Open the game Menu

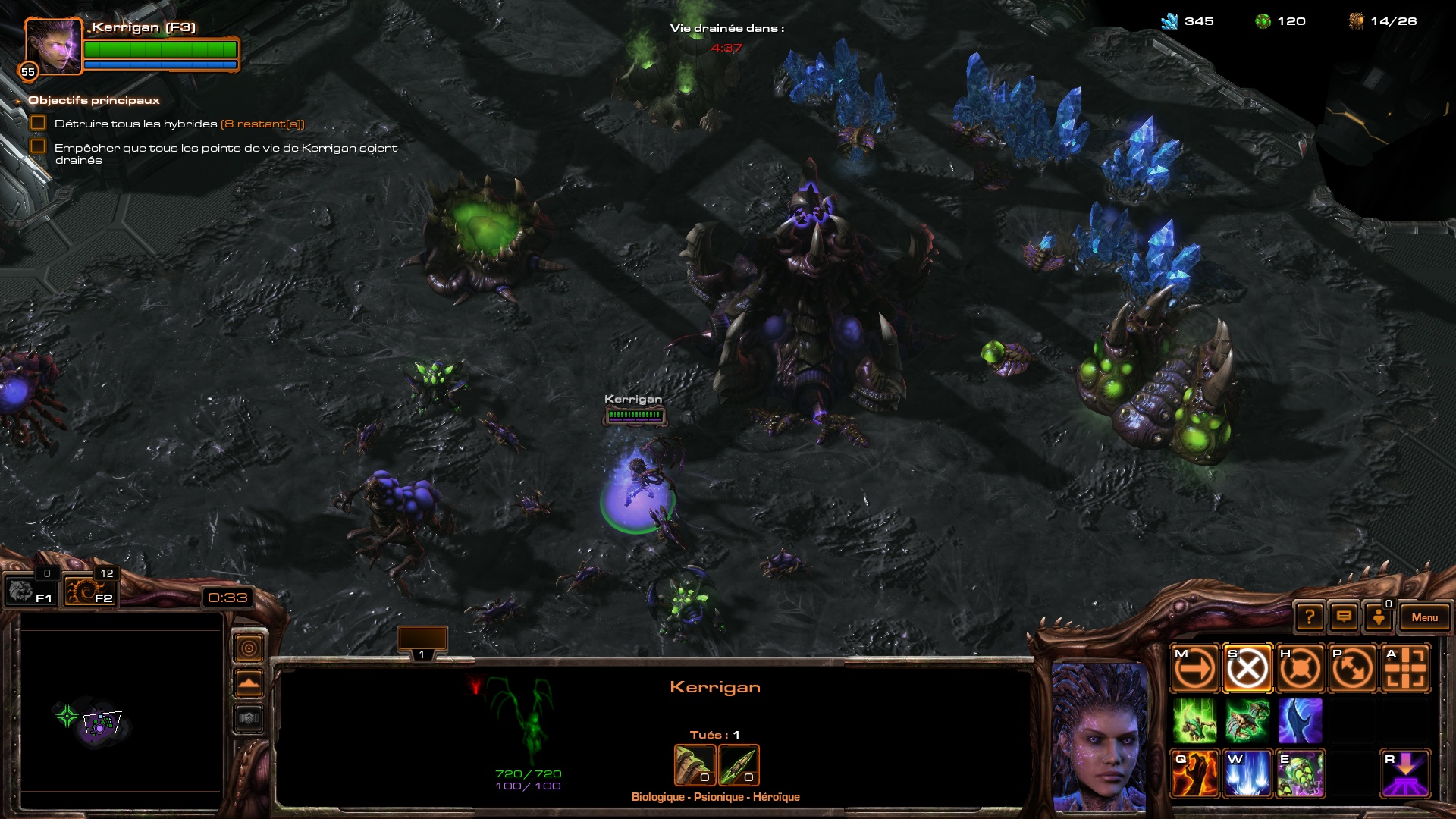pos(1424,617)
